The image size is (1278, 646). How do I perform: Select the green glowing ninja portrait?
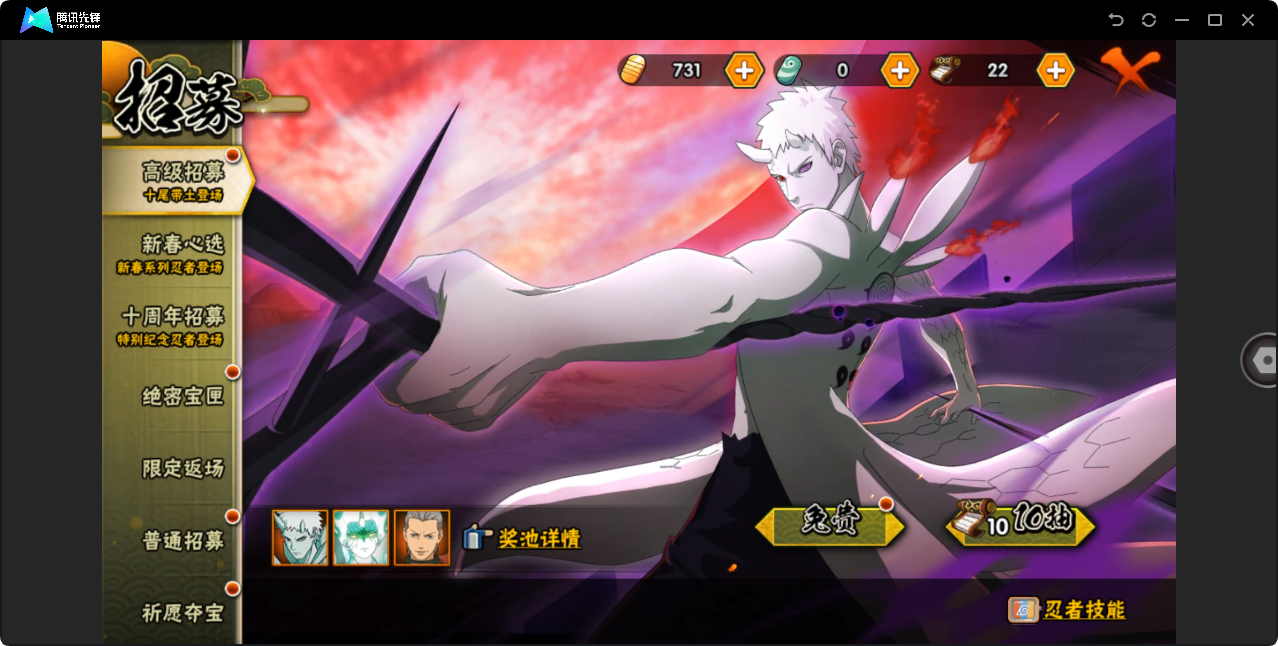[361, 538]
